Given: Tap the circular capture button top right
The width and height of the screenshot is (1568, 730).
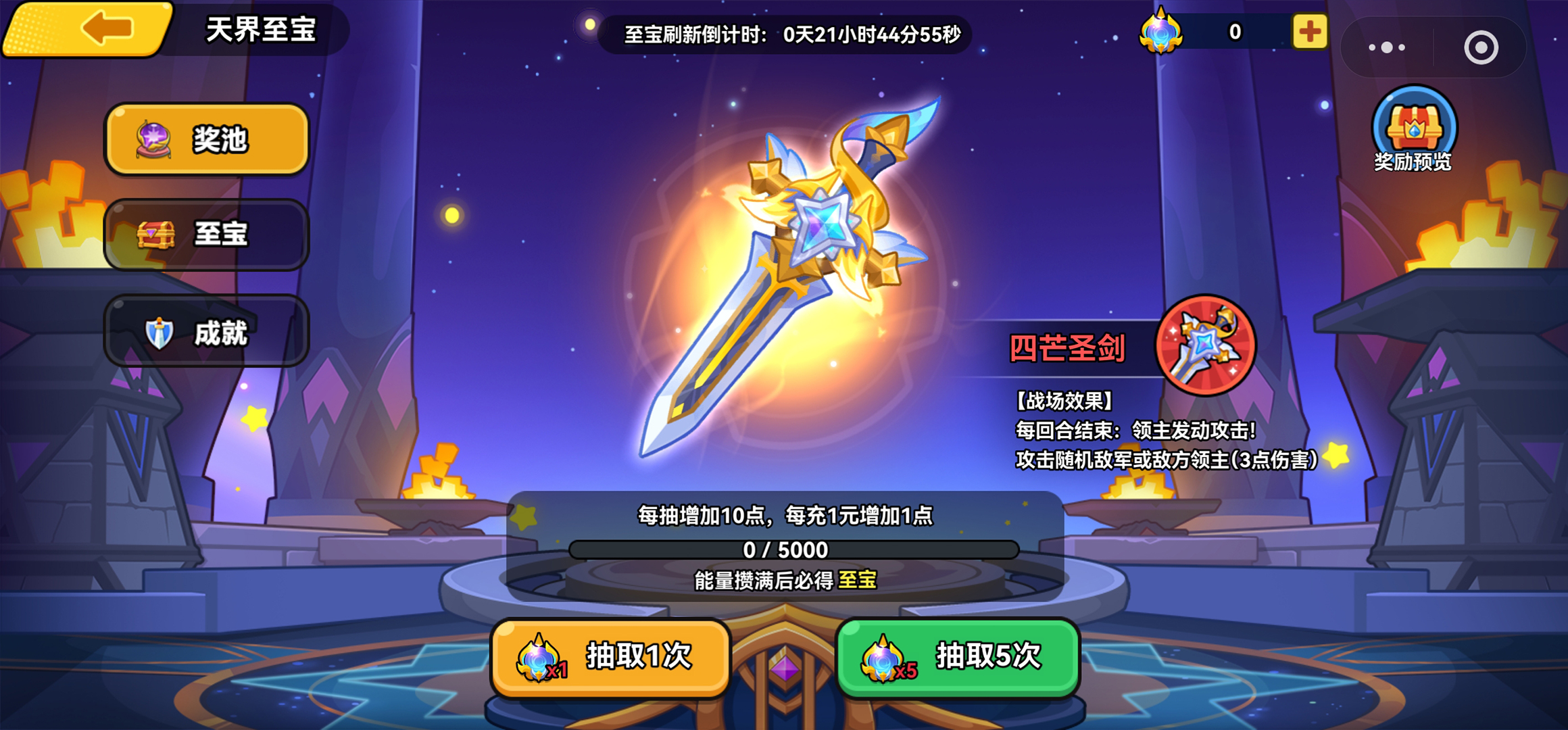Looking at the screenshot, I should 1480,47.
